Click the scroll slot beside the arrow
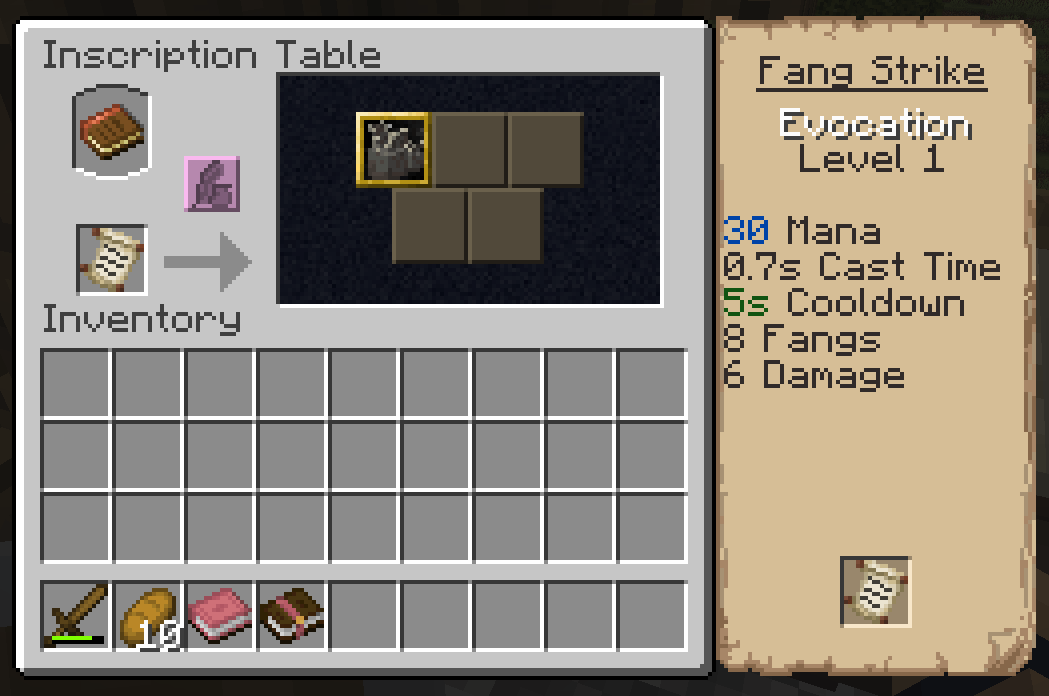The height and width of the screenshot is (696, 1049). click(x=112, y=260)
